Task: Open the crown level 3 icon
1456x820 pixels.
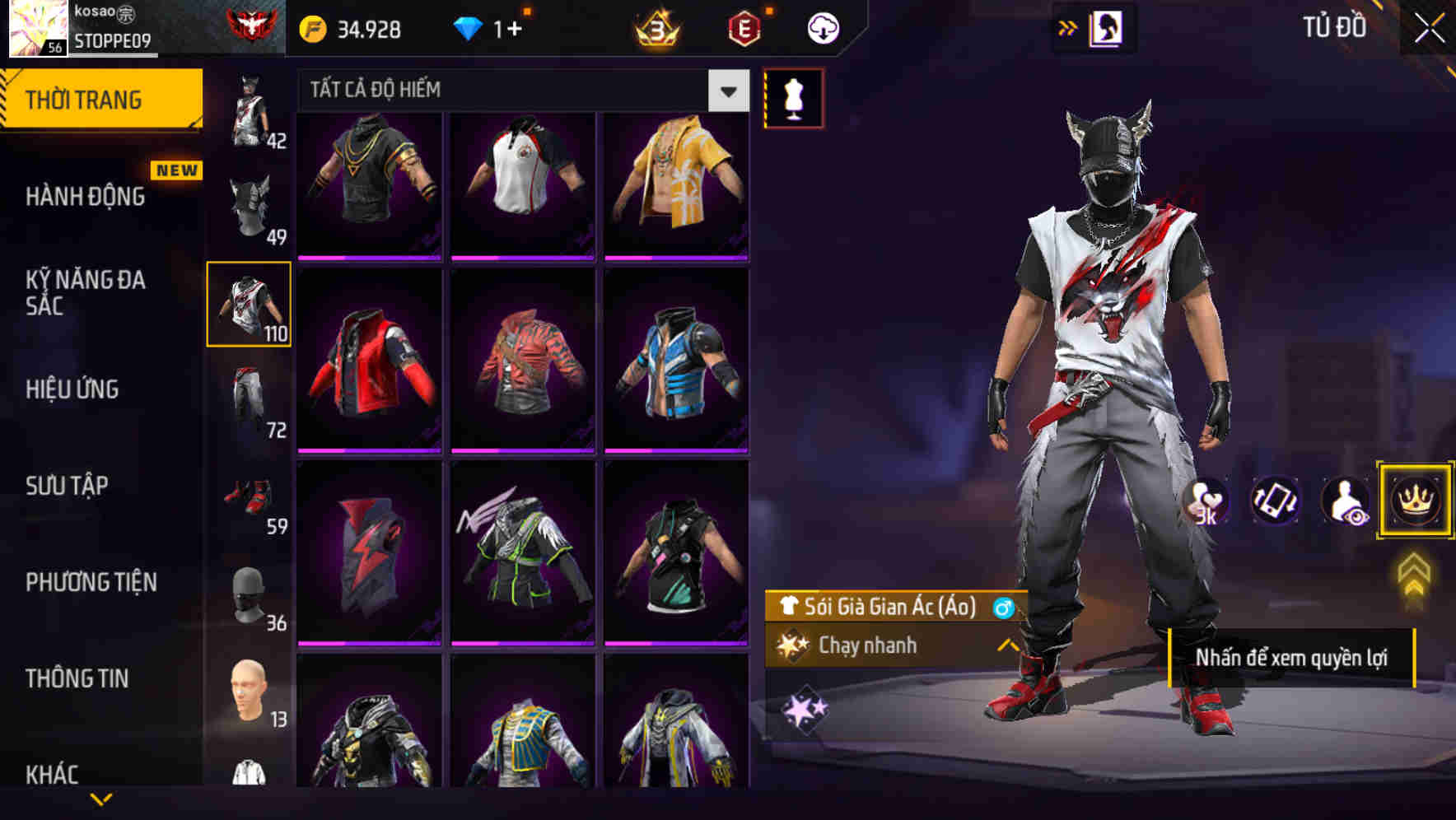Action: (x=655, y=26)
